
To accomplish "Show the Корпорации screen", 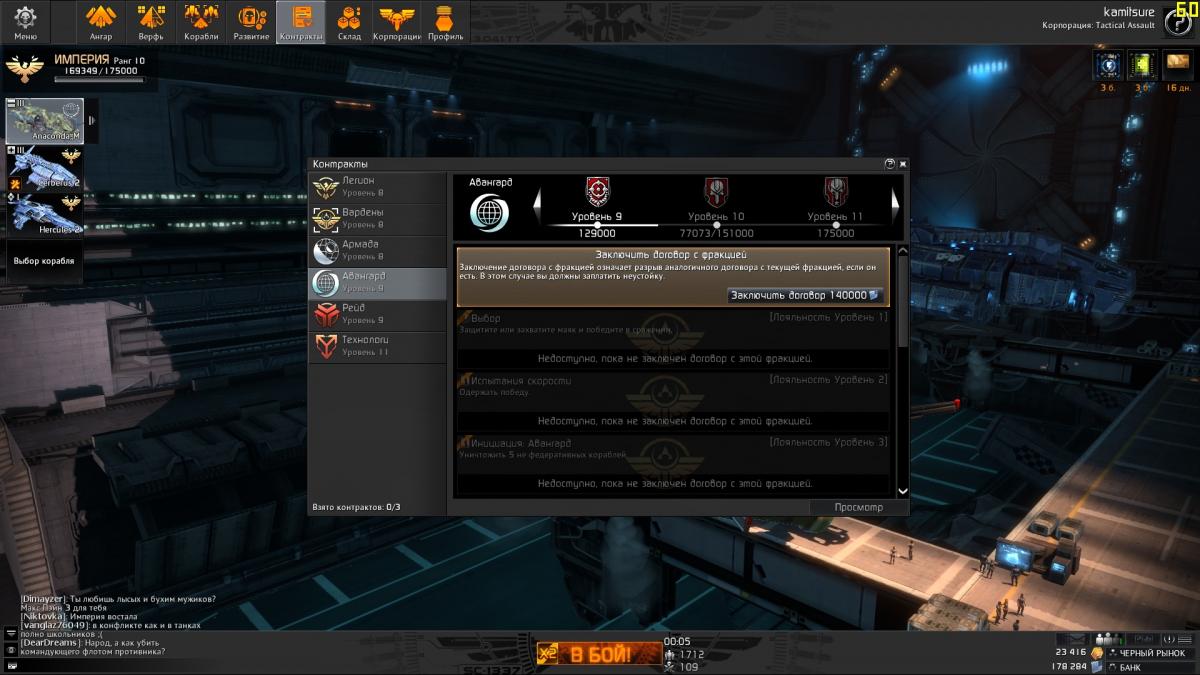I will tap(397, 21).
